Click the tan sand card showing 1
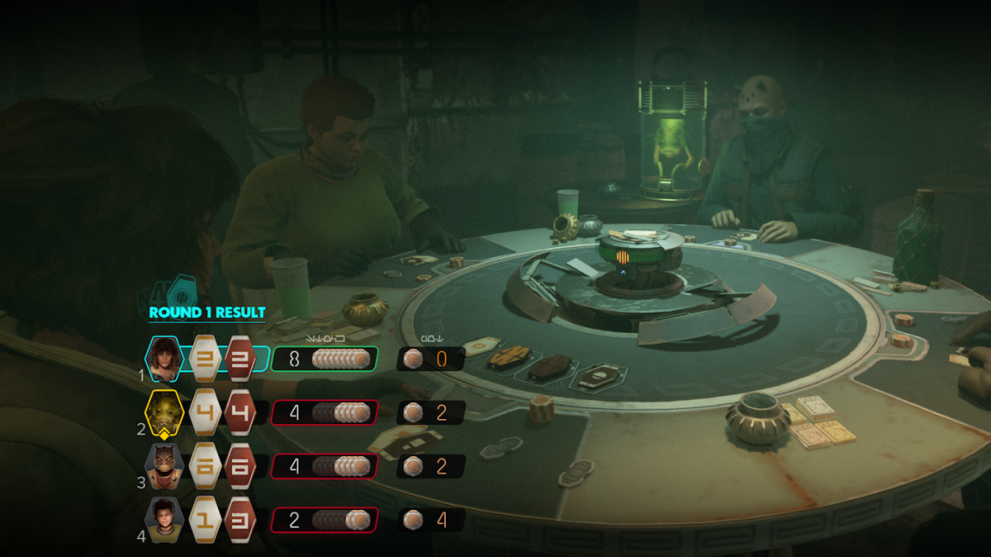 pyautogui.click(x=206, y=520)
